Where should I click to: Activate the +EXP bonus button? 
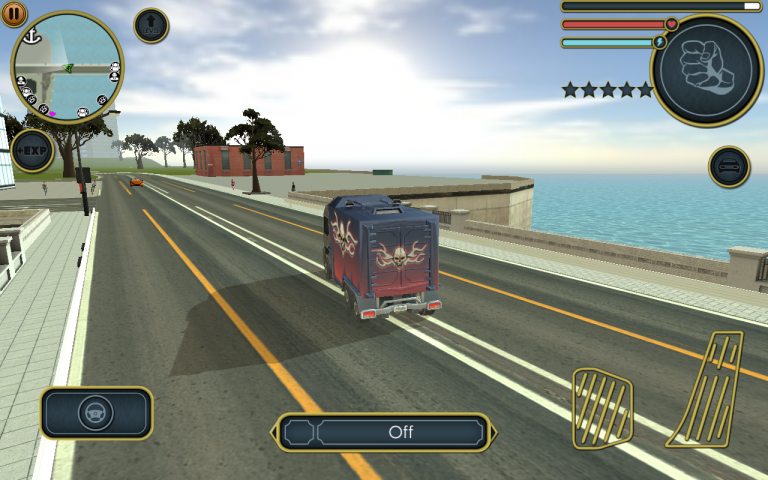tap(32, 150)
